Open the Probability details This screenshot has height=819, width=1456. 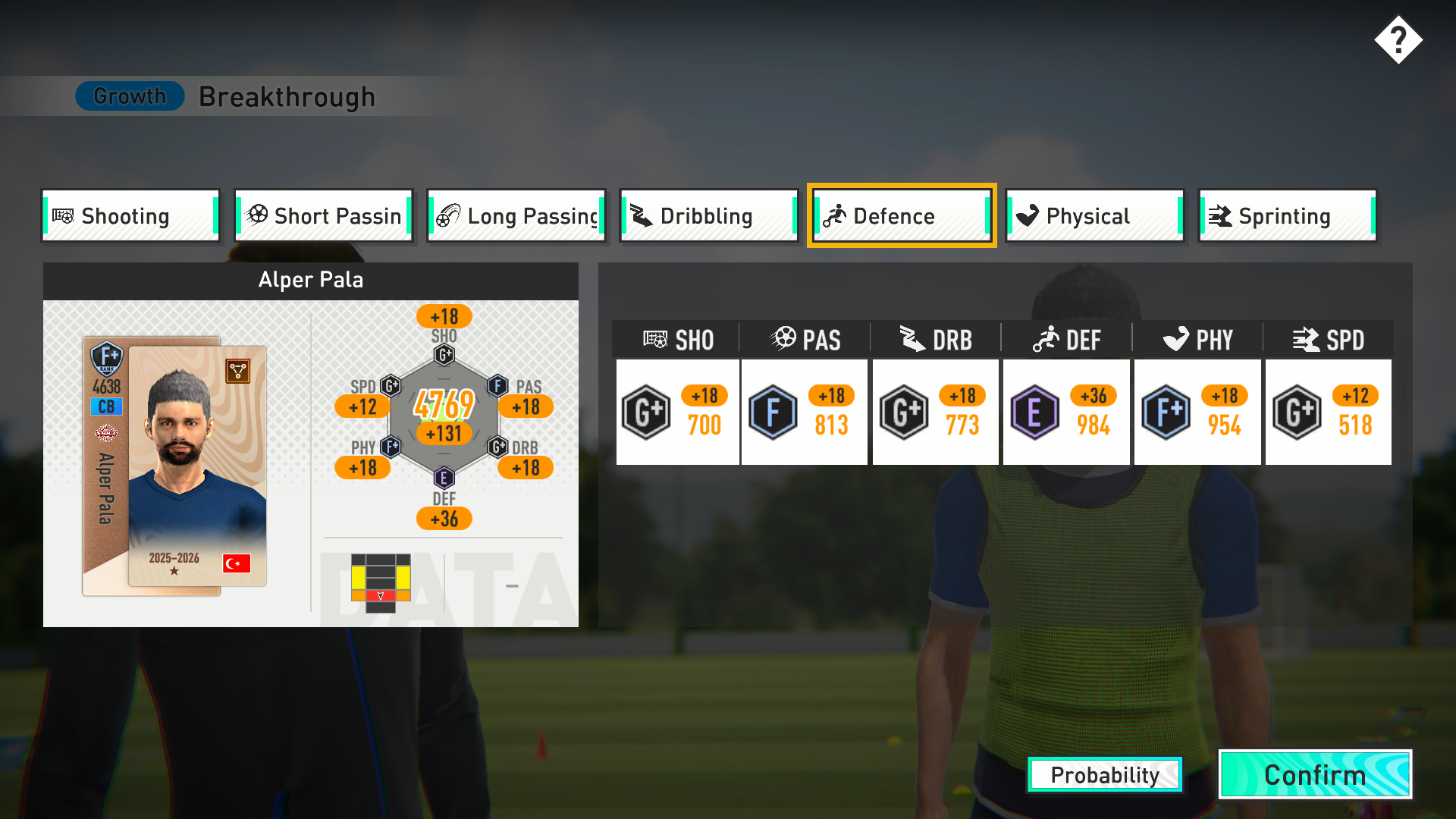tap(1105, 775)
